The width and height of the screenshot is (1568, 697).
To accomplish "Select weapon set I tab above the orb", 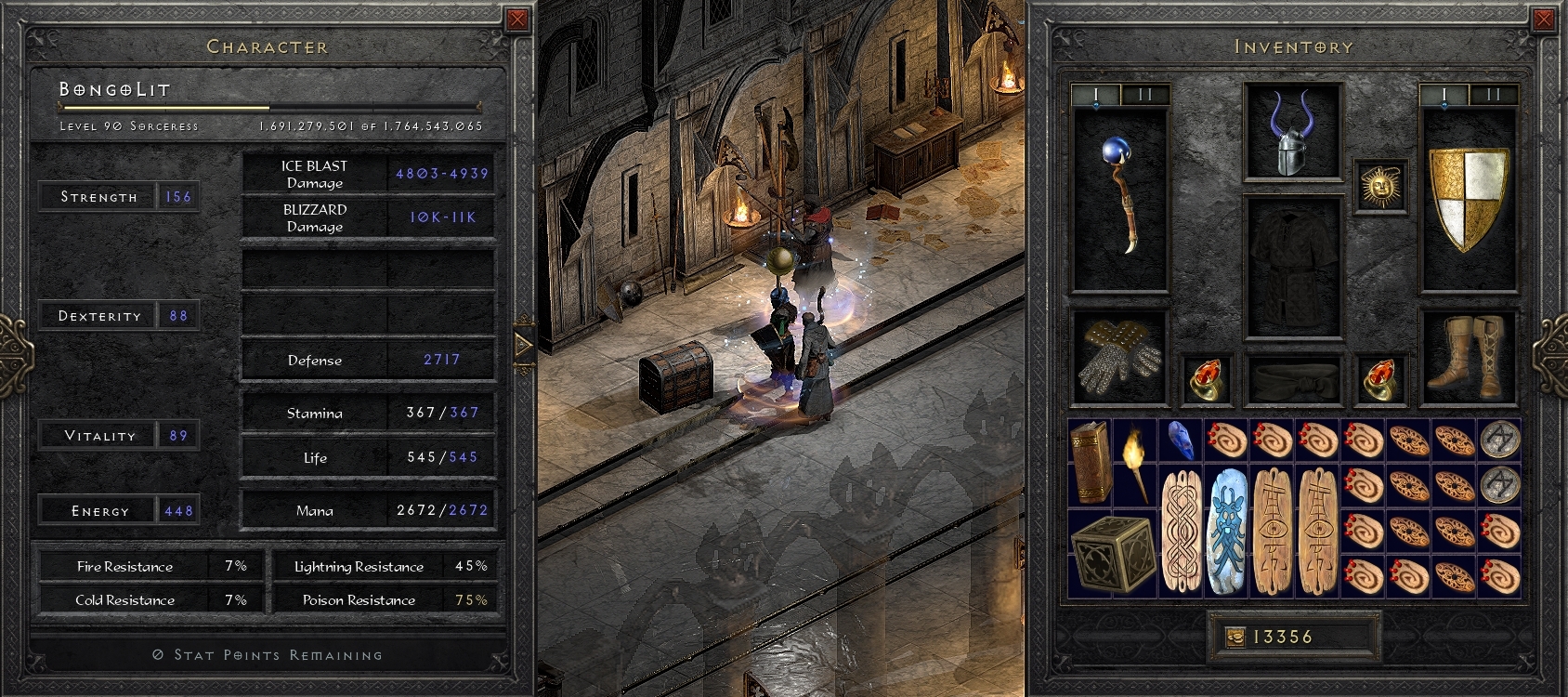I will (1098, 94).
